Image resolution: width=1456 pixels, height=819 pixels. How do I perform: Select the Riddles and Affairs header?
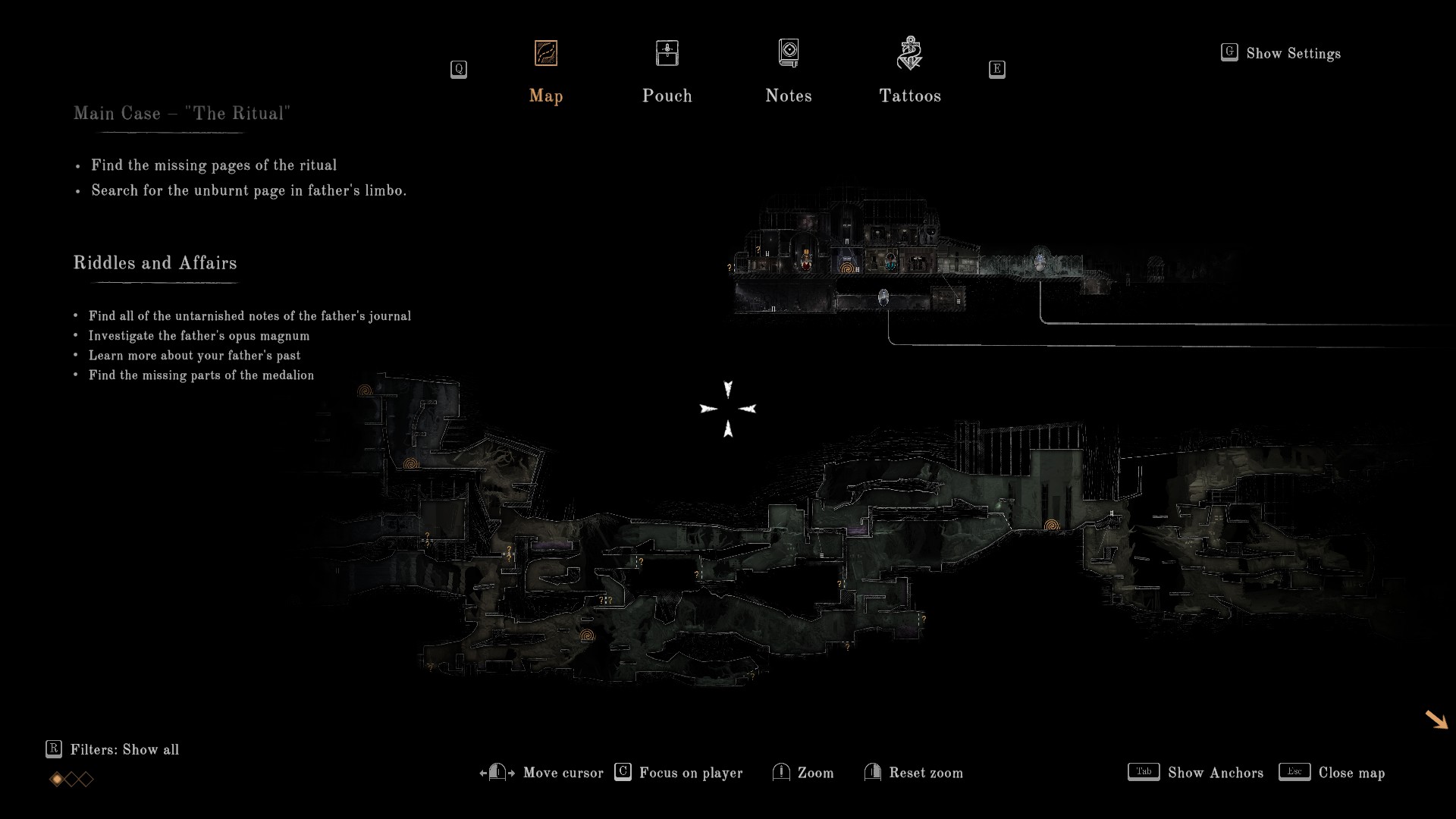pos(155,263)
